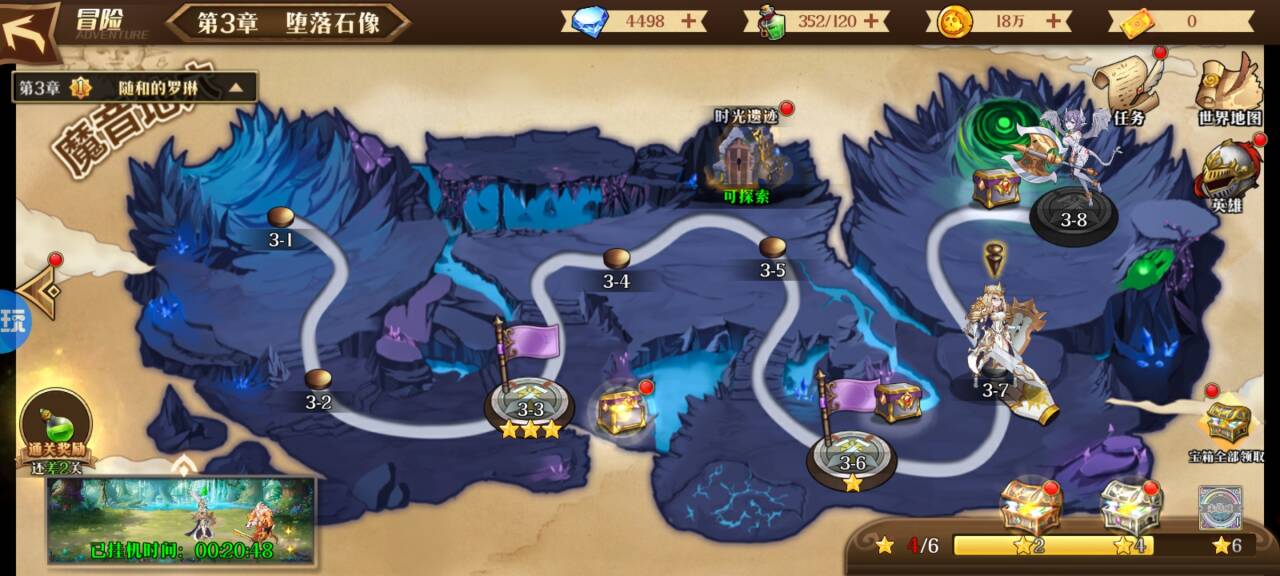Open the idle battle preview thumbnail

click(181, 518)
